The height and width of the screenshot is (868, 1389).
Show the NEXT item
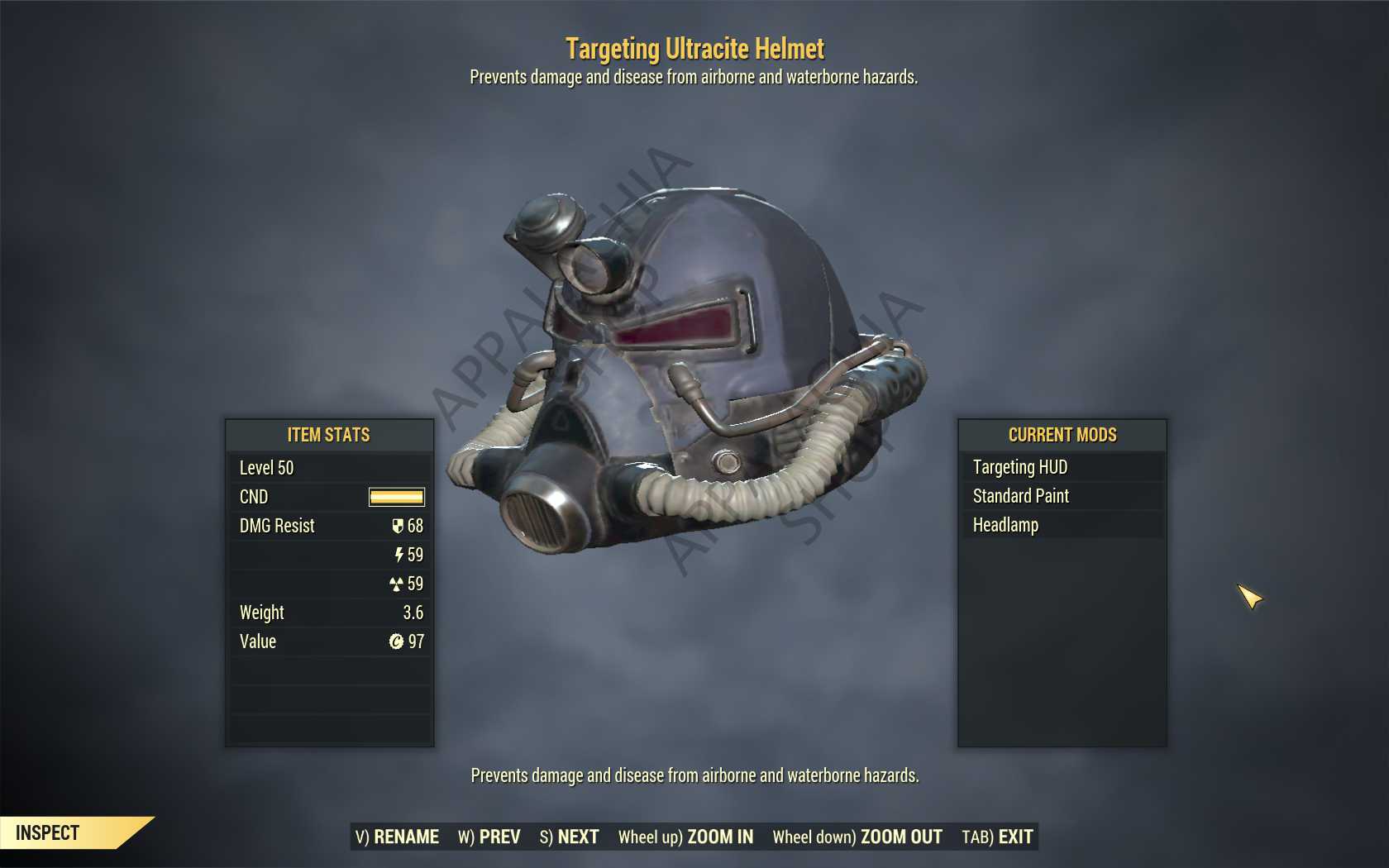coord(570,837)
